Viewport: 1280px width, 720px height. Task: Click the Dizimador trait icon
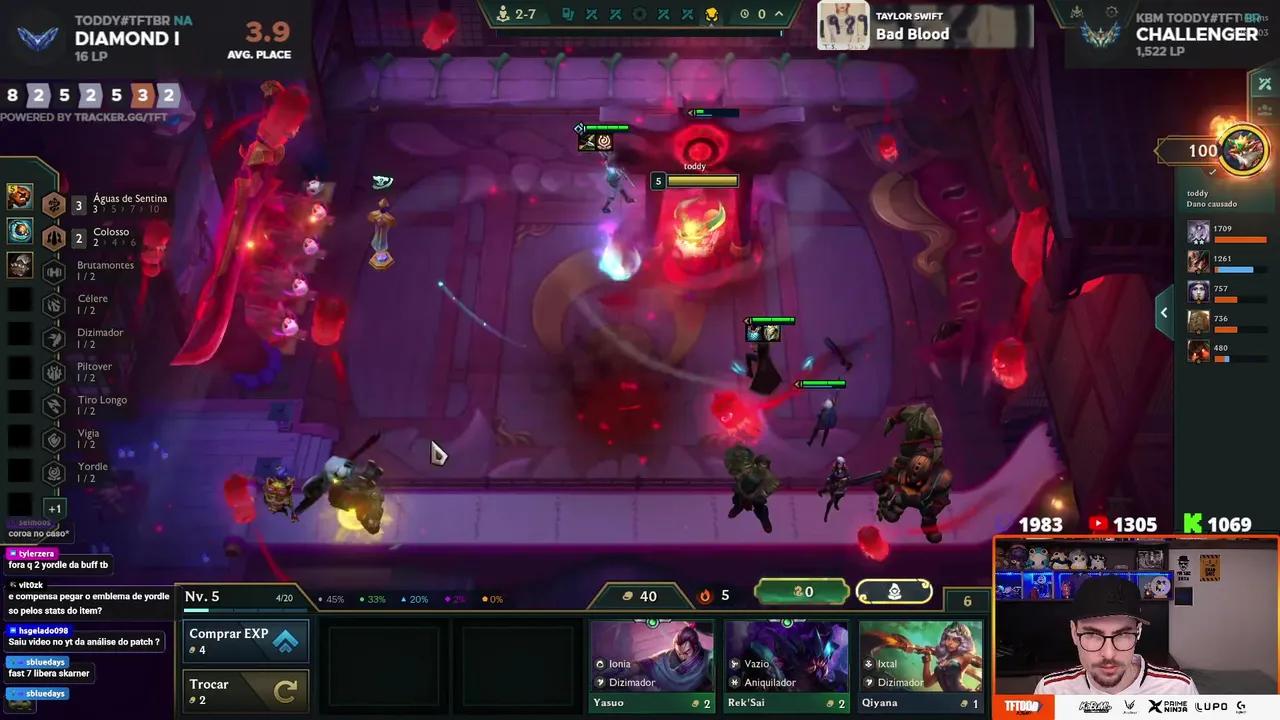[x=54, y=338]
